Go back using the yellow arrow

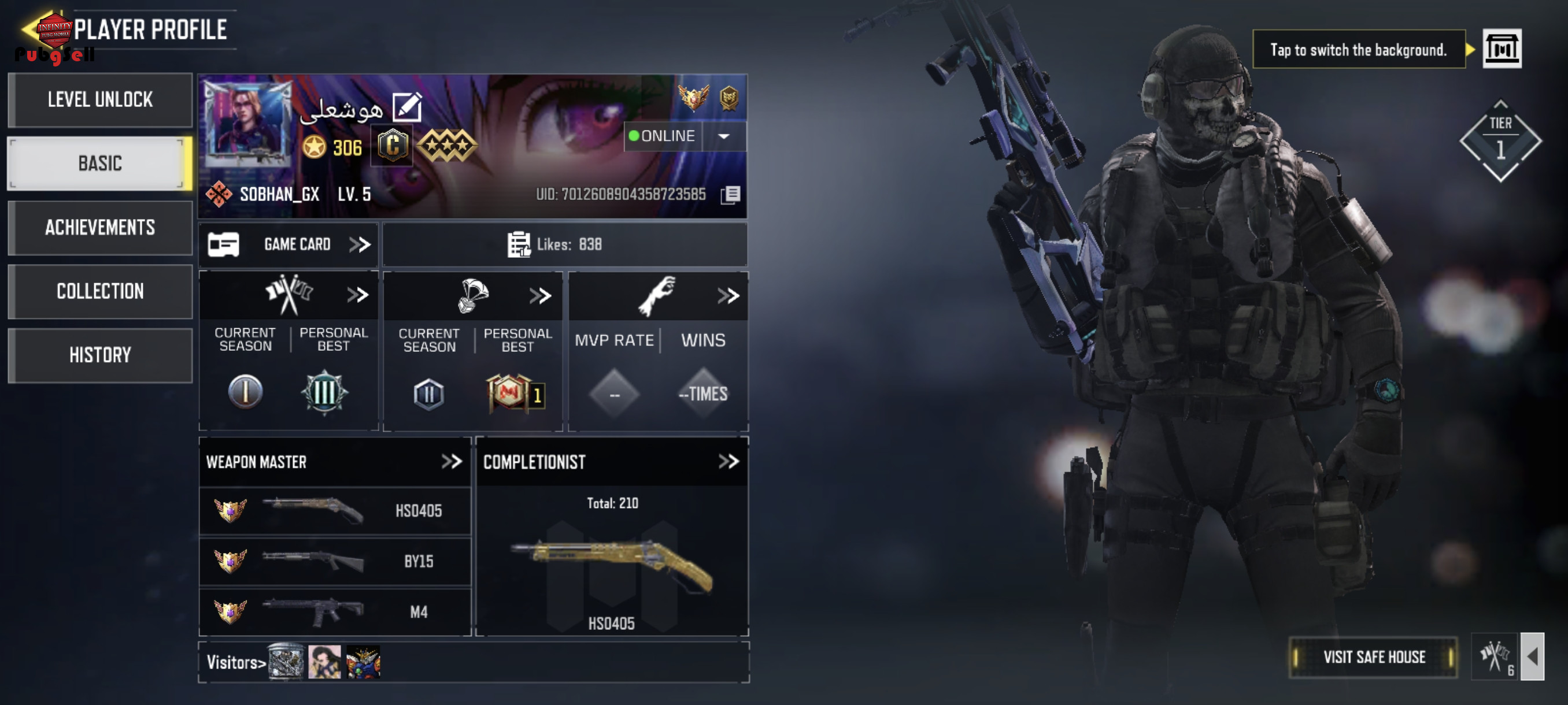coord(29,28)
